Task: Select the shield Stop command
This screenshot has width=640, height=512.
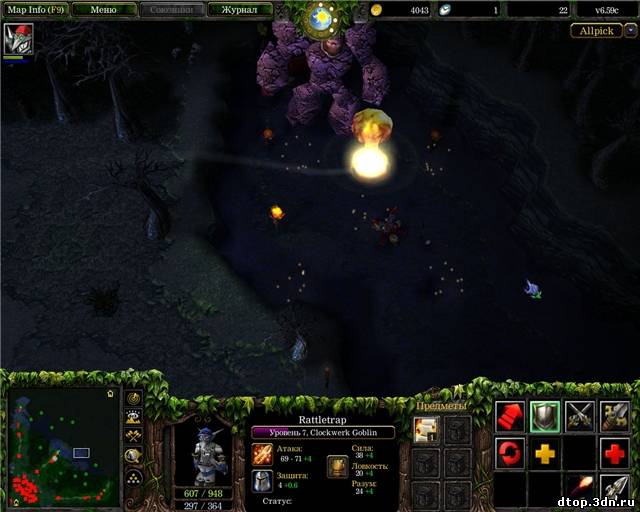Action: 545,416
